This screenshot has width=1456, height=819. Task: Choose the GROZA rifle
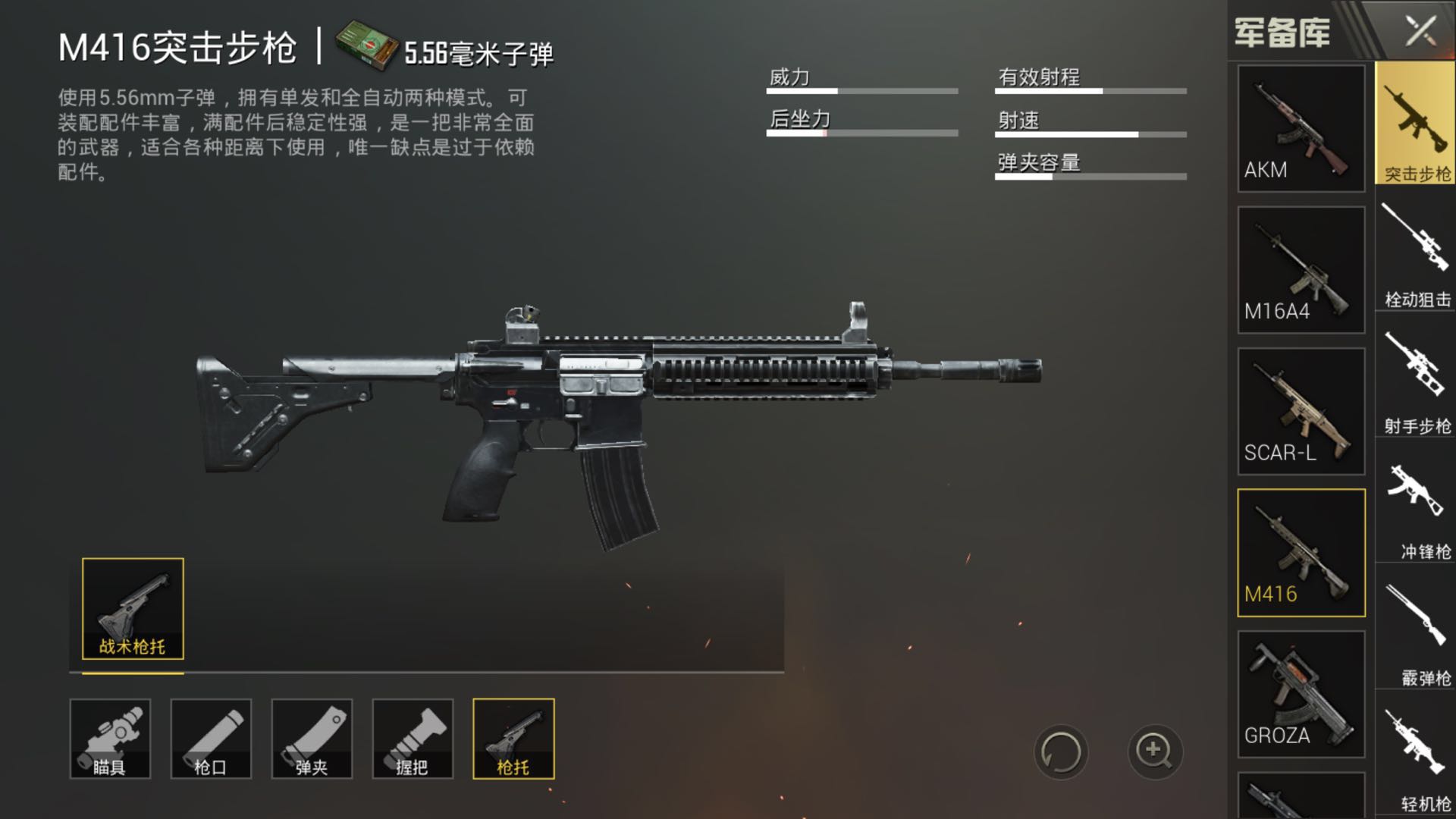click(1301, 694)
